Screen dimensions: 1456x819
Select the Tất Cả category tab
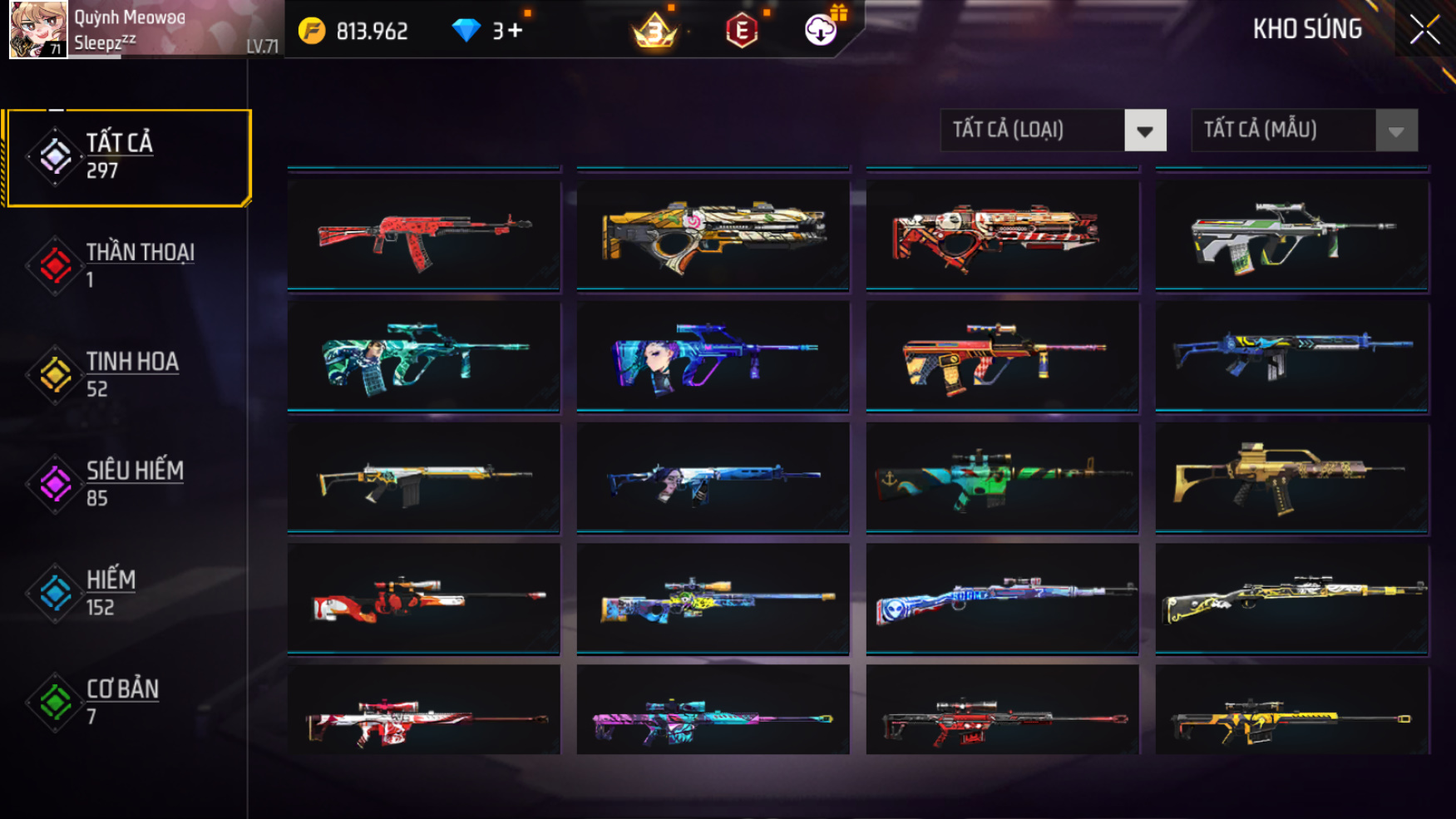point(127,157)
